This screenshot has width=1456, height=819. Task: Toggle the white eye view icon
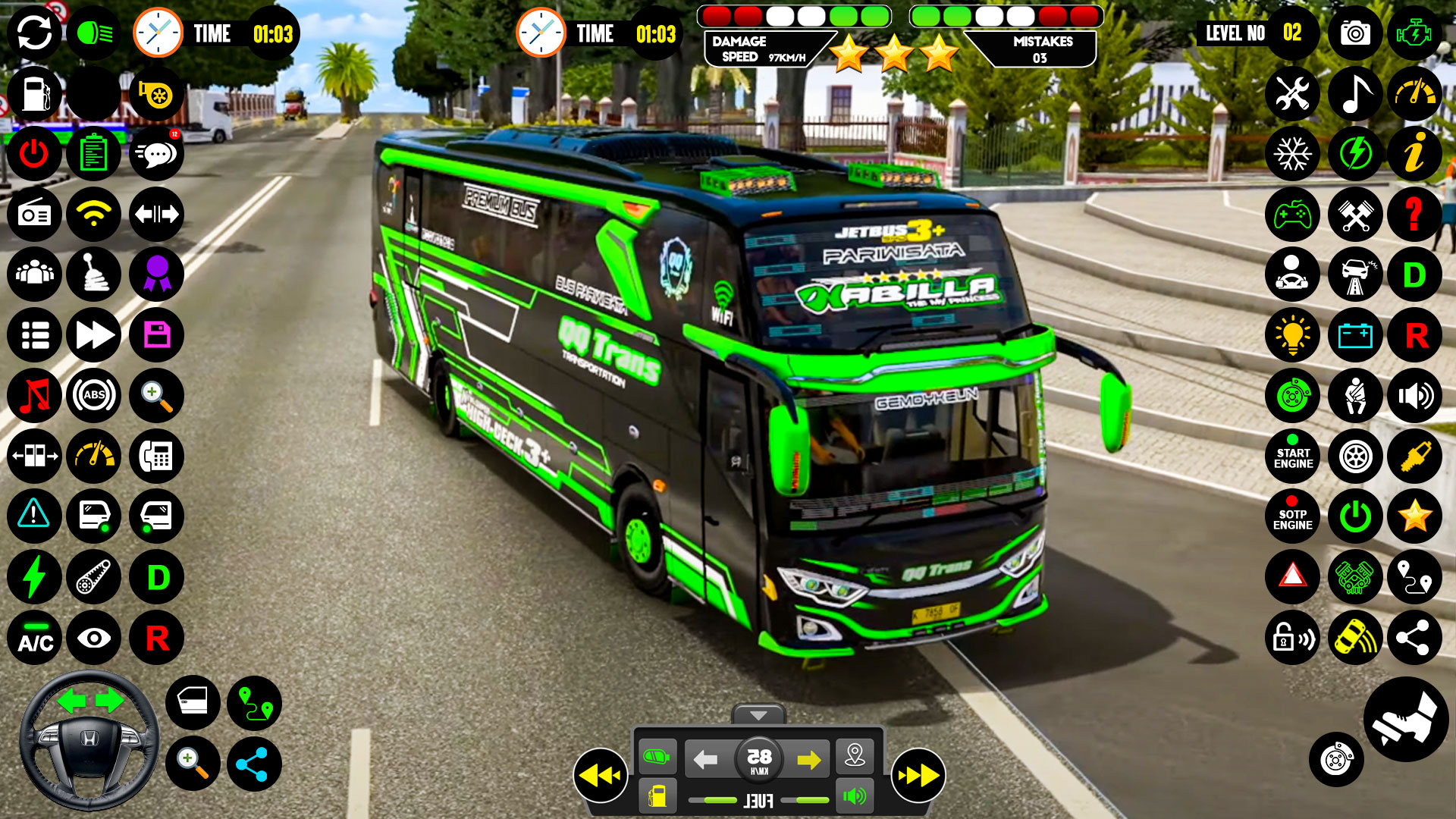tap(94, 639)
